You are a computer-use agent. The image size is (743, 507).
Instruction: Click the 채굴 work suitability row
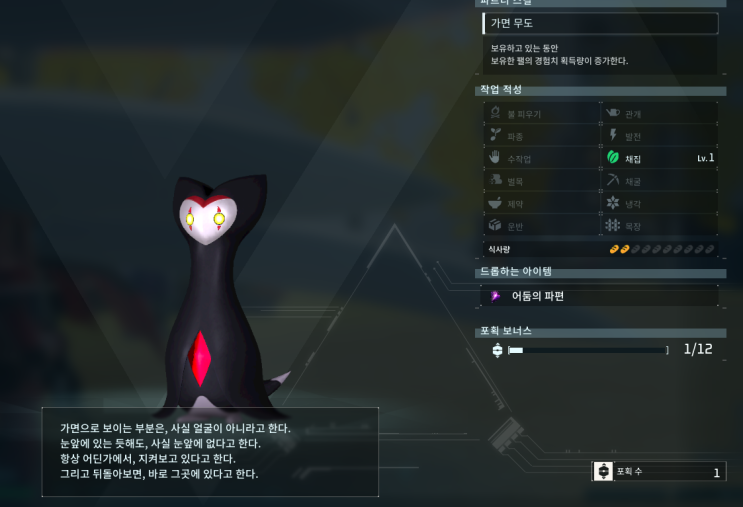(x=660, y=181)
